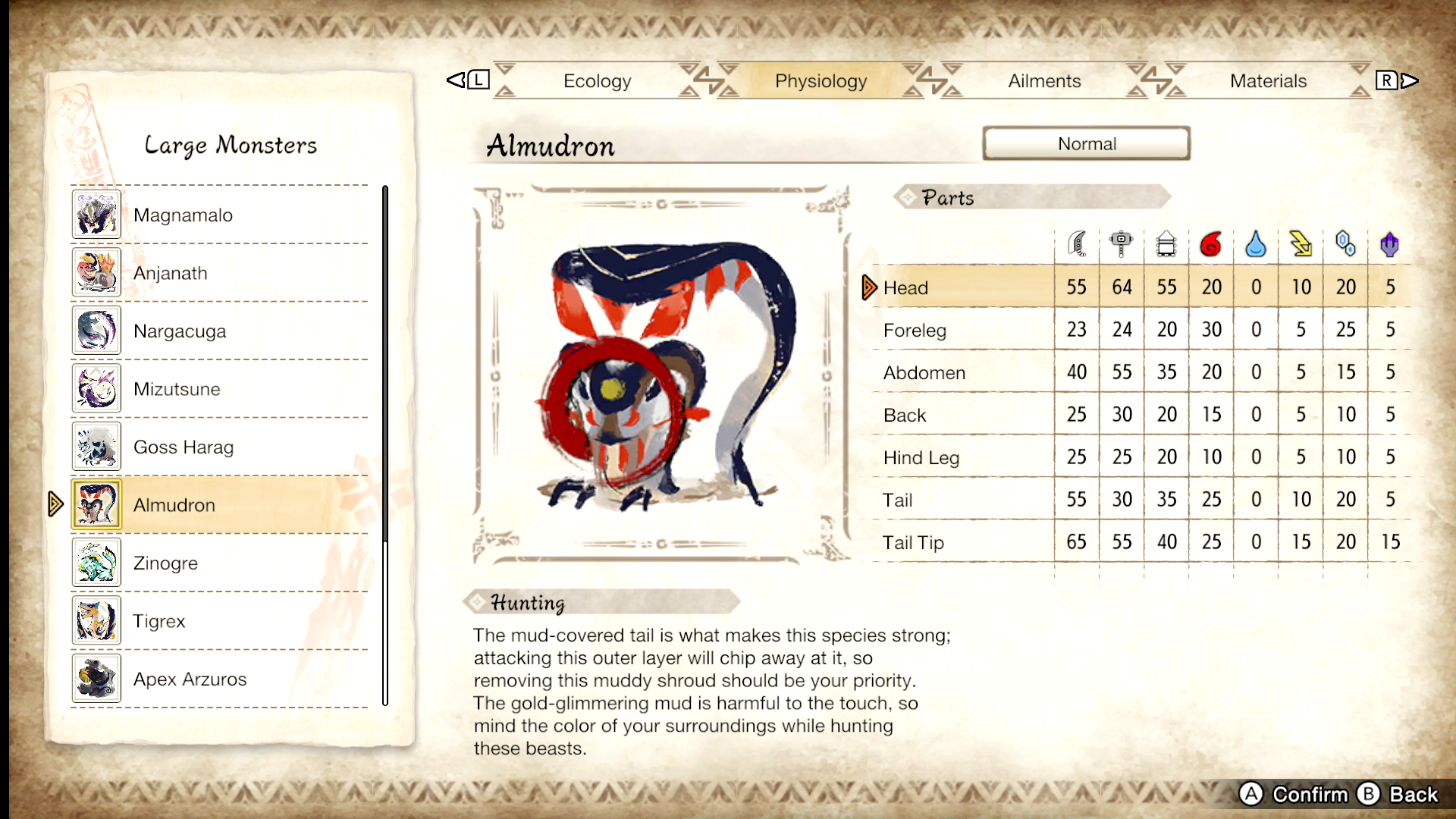1456x819 pixels.
Task: Click the Mizutsune monster thumbnail
Action: tap(96, 388)
